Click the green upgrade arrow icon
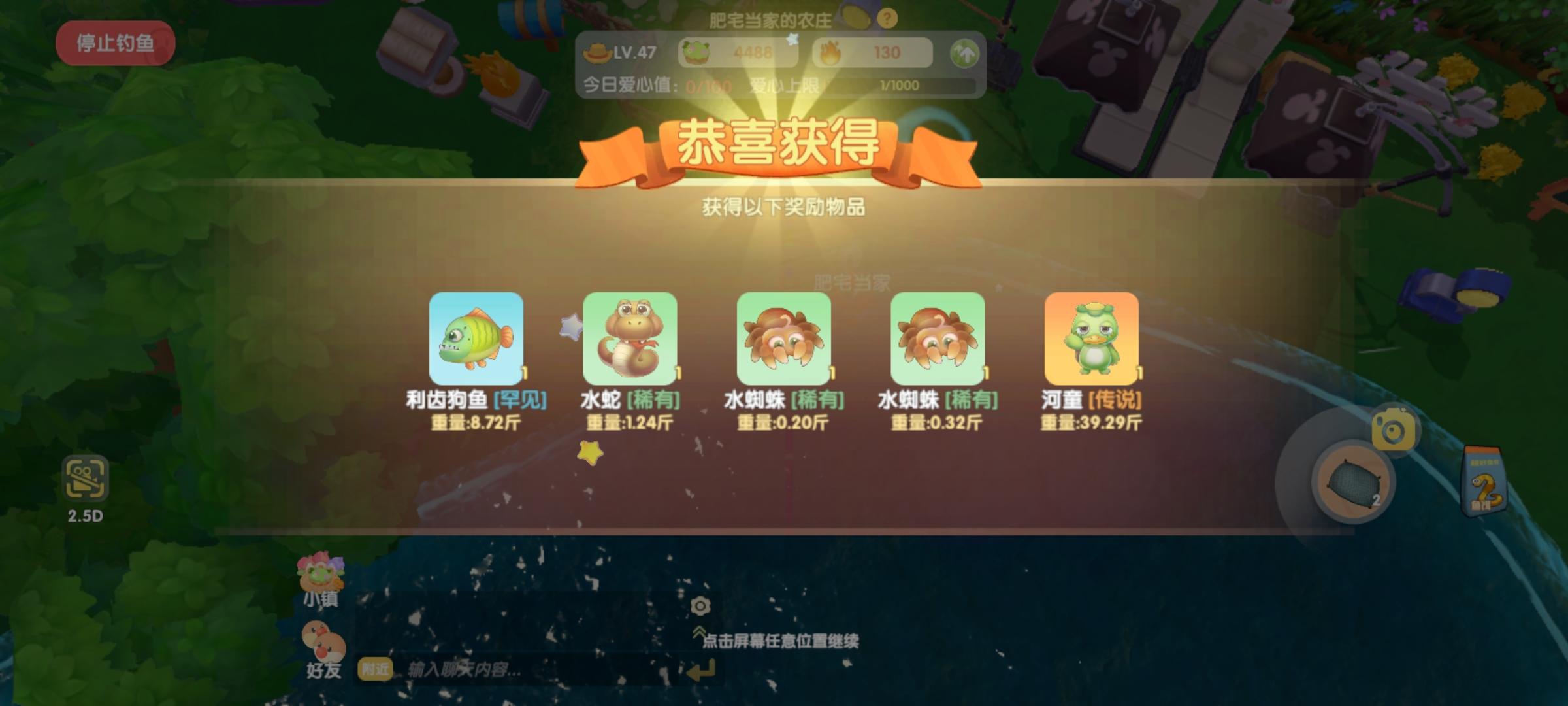 966,52
